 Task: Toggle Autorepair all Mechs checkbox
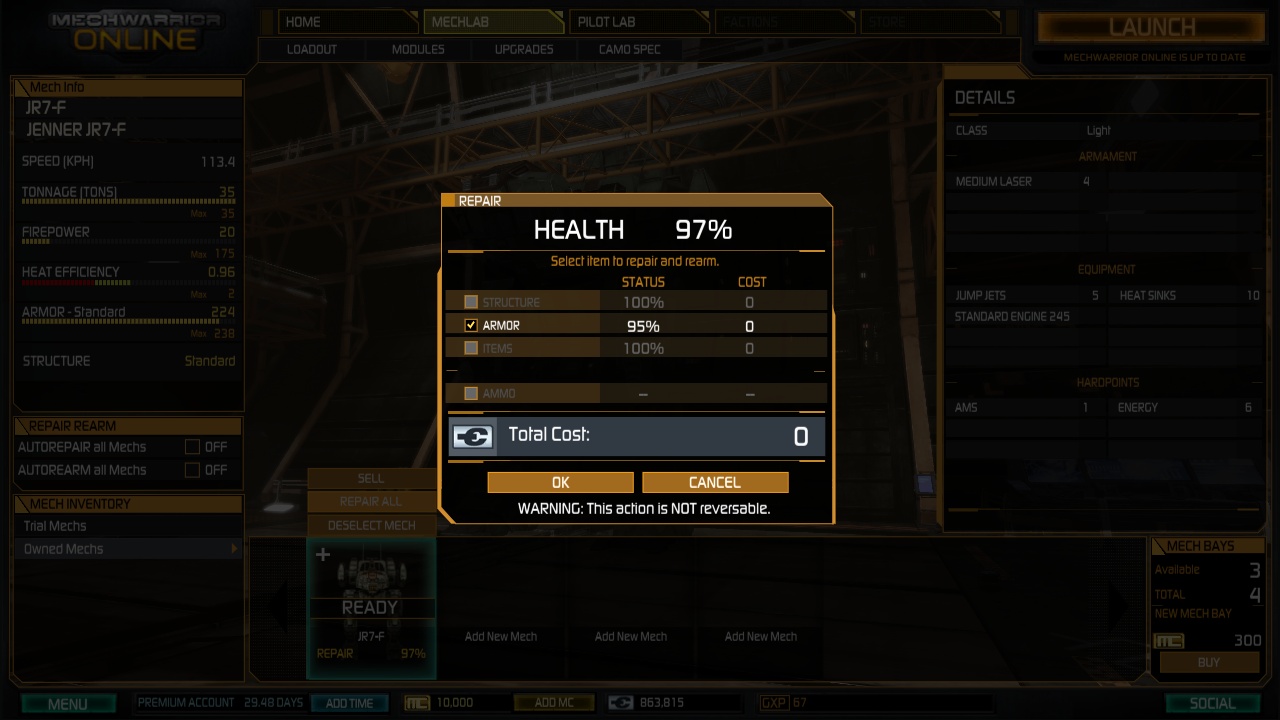pos(192,447)
